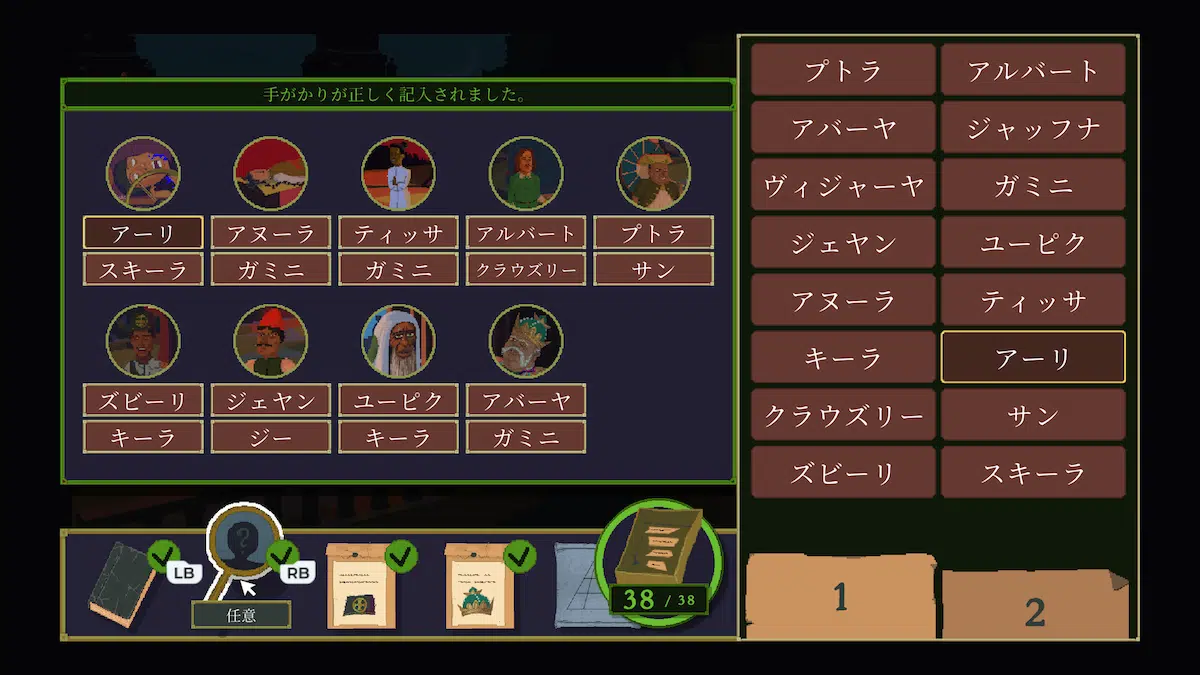The height and width of the screenshot is (675, 1200).
Task: Switch to word page 2 tab
Action: [1034, 608]
